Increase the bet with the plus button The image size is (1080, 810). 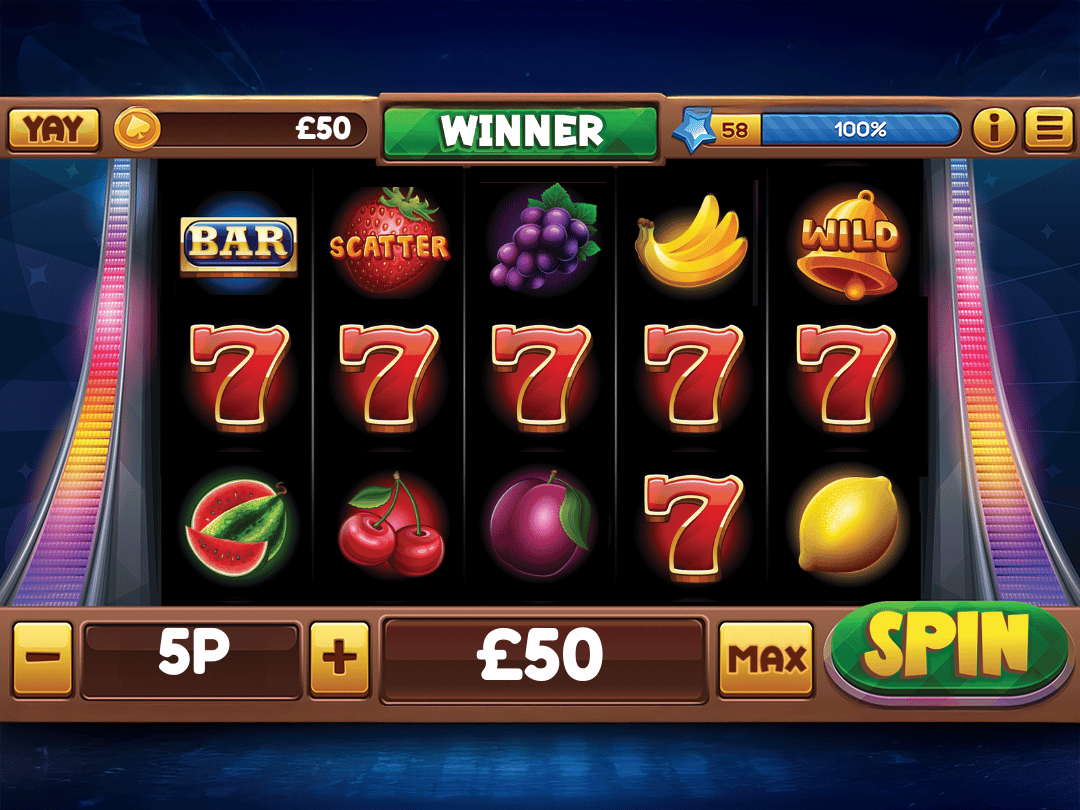[x=340, y=658]
